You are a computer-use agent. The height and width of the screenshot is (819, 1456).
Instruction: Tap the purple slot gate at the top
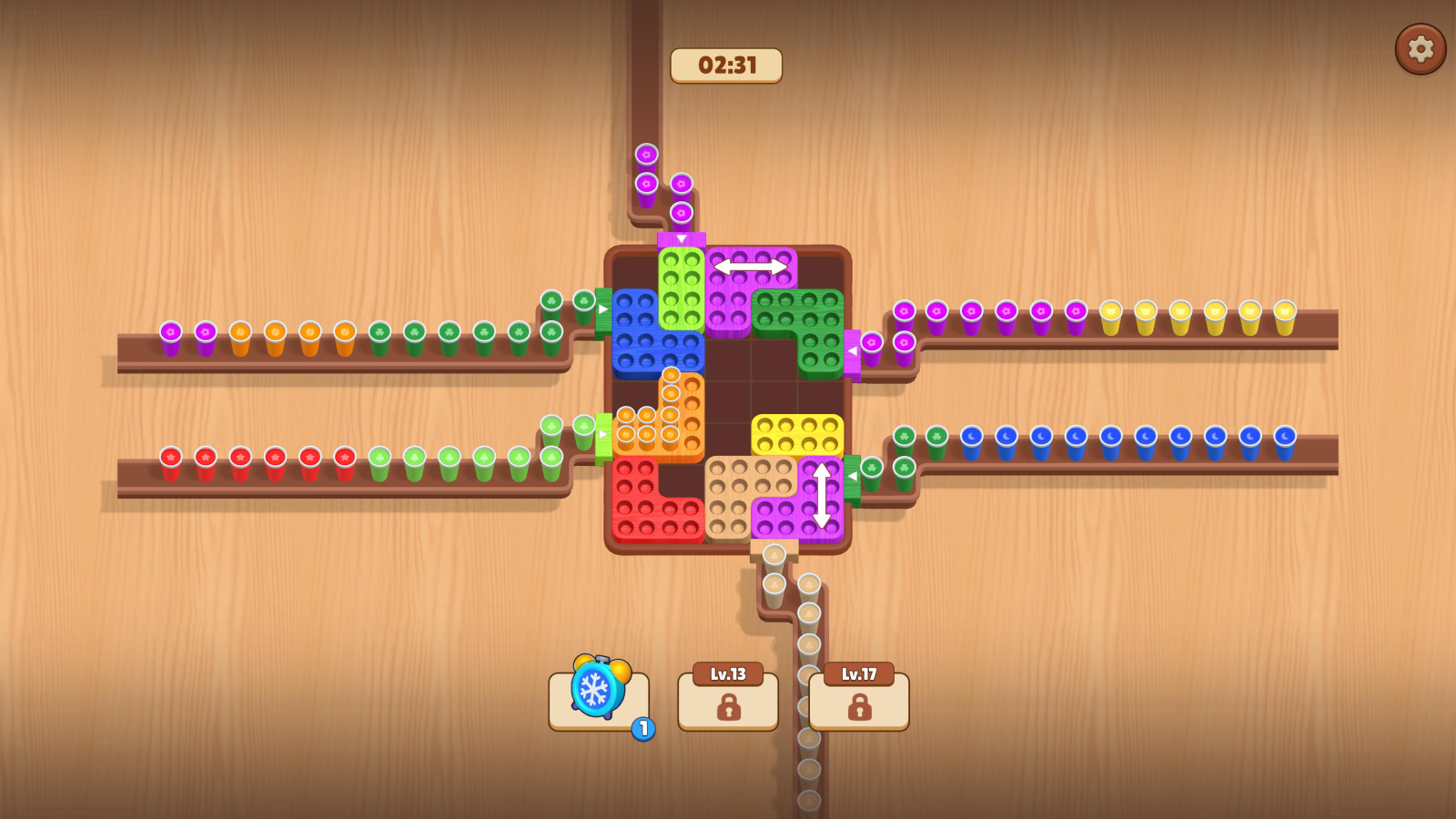click(681, 238)
